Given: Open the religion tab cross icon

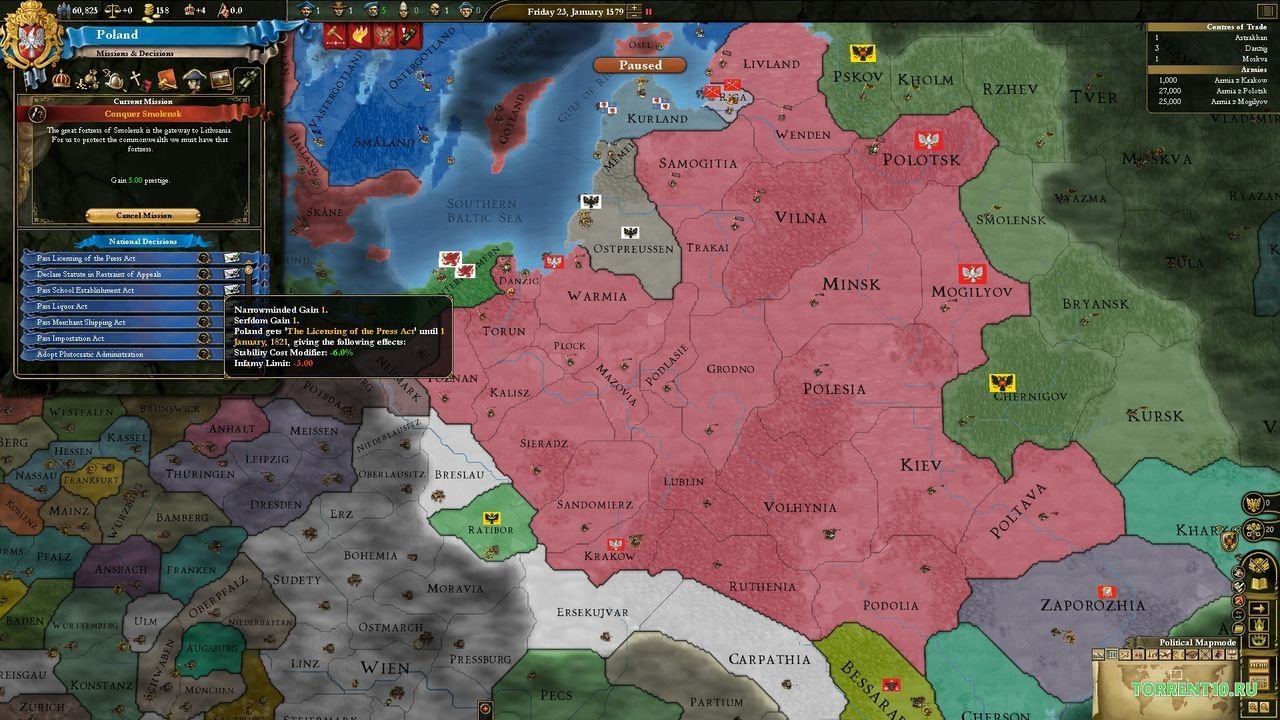Looking at the screenshot, I should pyautogui.click(x=135, y=78).
